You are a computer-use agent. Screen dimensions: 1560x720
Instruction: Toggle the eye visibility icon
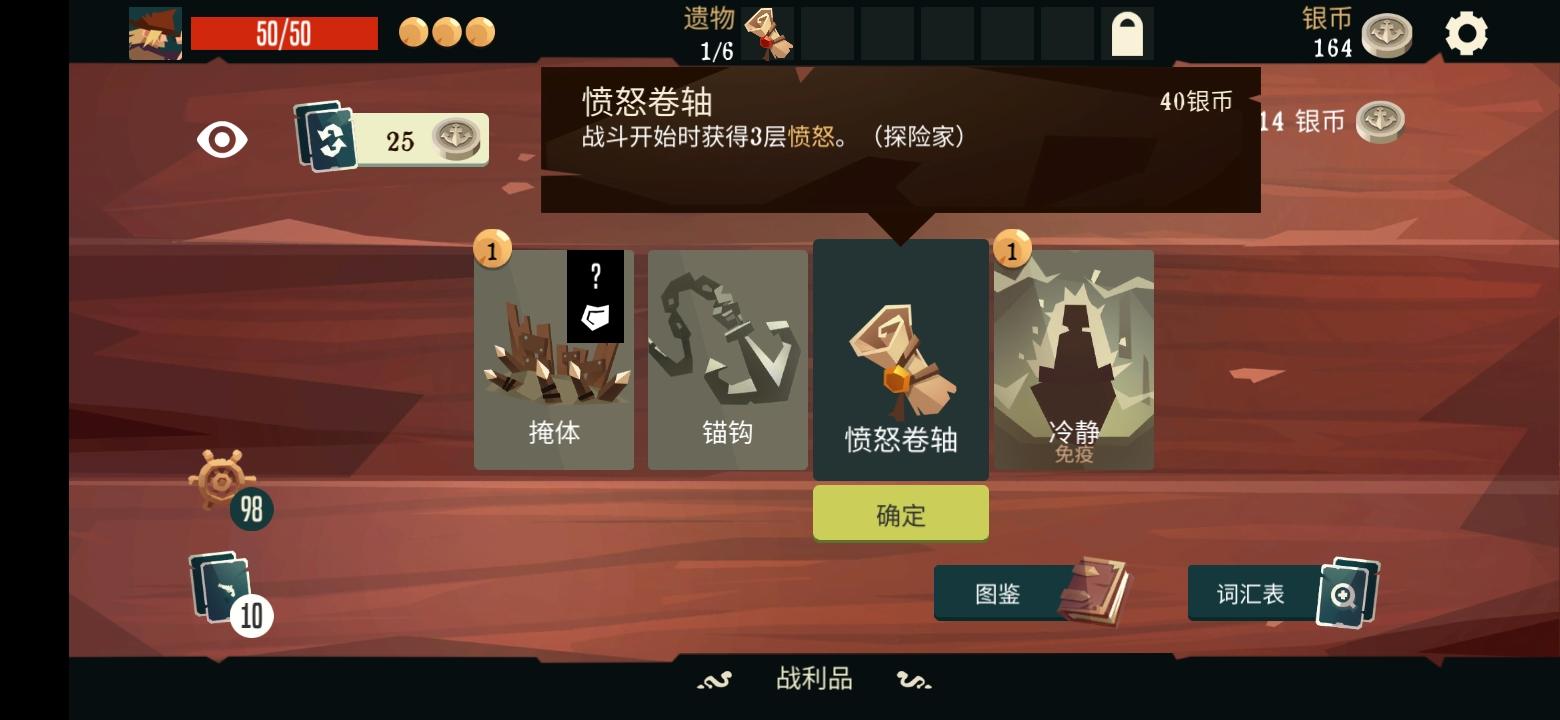221,140
